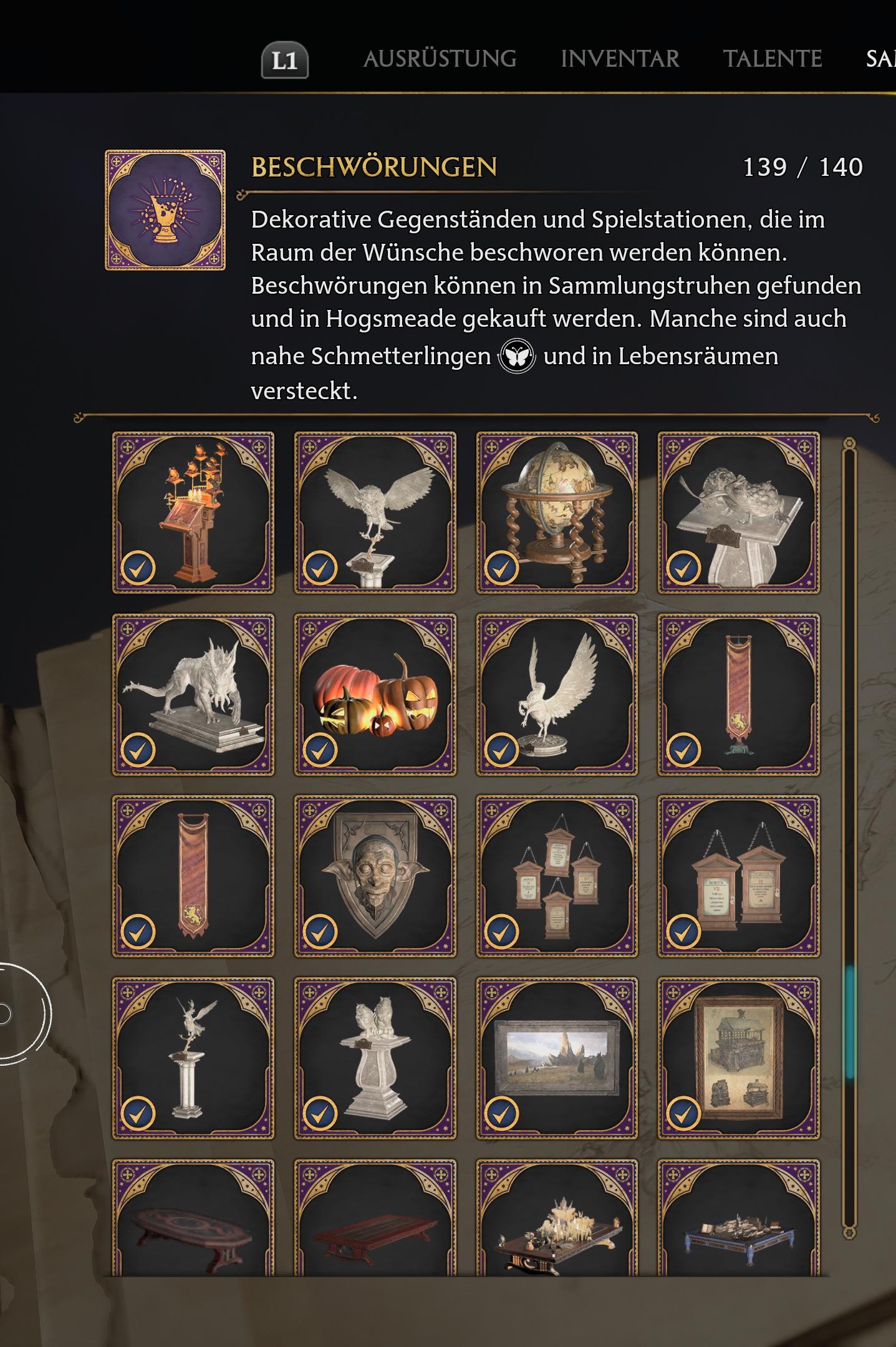896x1347 pixels.
Task: Select the landscape painting conjuration
Action: coord(557,1058)
